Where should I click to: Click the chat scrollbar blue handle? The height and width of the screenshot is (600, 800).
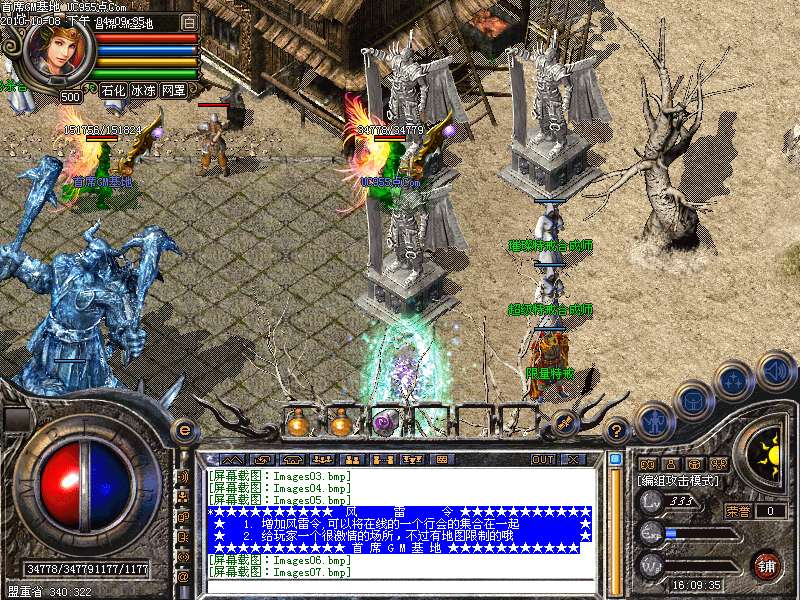pos(615,460)
